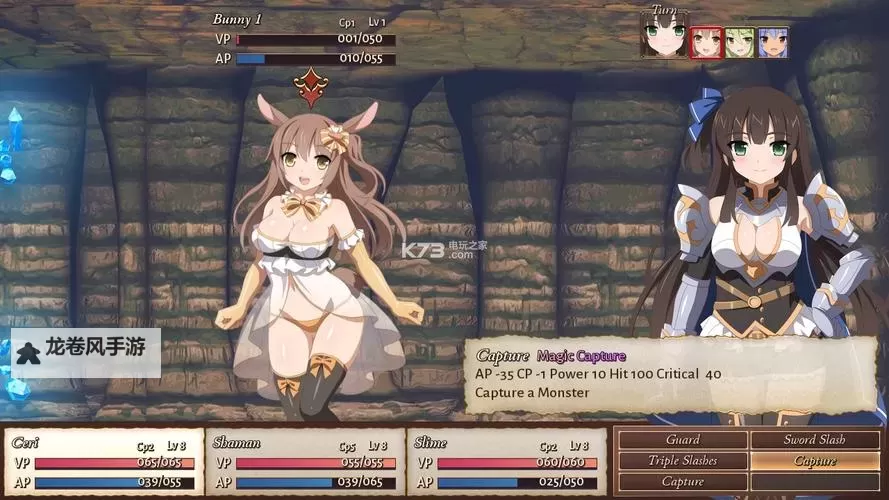Confirm the highlighted Capture command
The width and height of the screenshot is (889, 500).
coord(814,461)
